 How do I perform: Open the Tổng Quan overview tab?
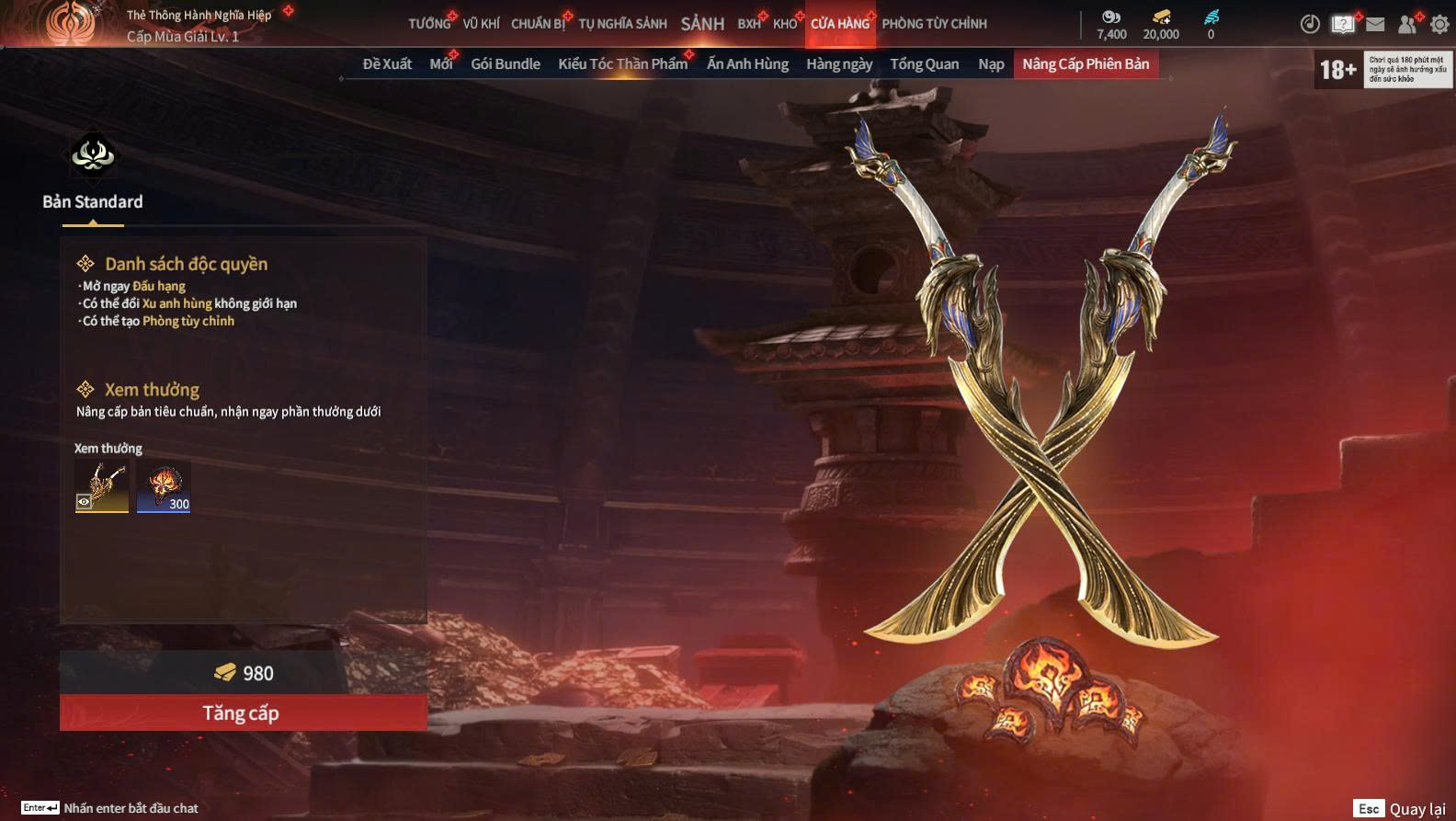coord(924,64)
